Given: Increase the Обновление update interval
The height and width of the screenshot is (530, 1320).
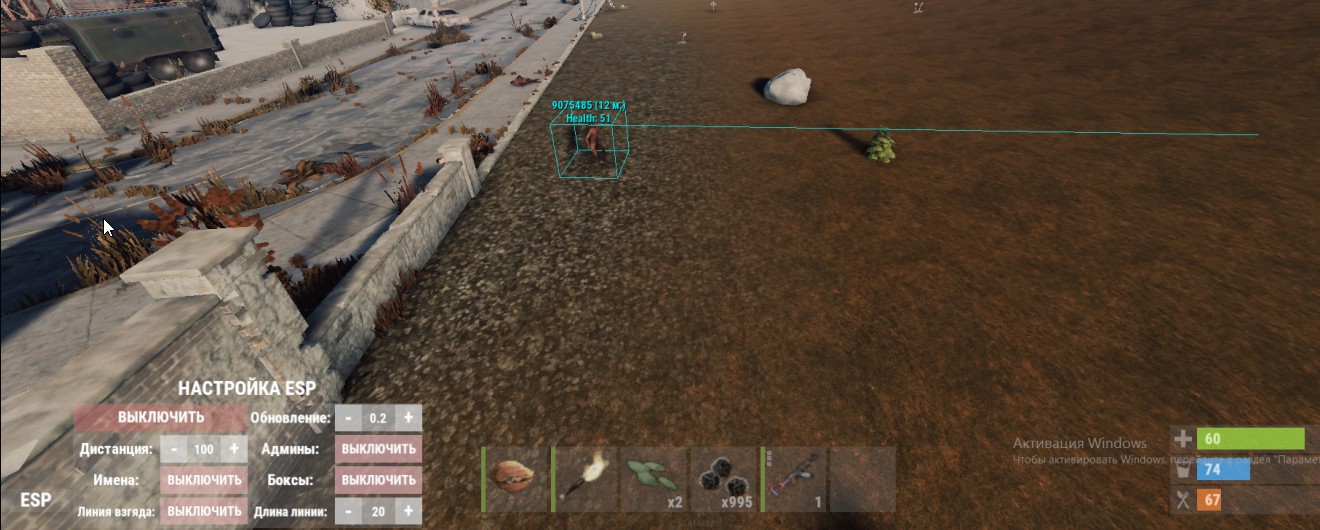Looking at the screenshot, I should point(408,418).
